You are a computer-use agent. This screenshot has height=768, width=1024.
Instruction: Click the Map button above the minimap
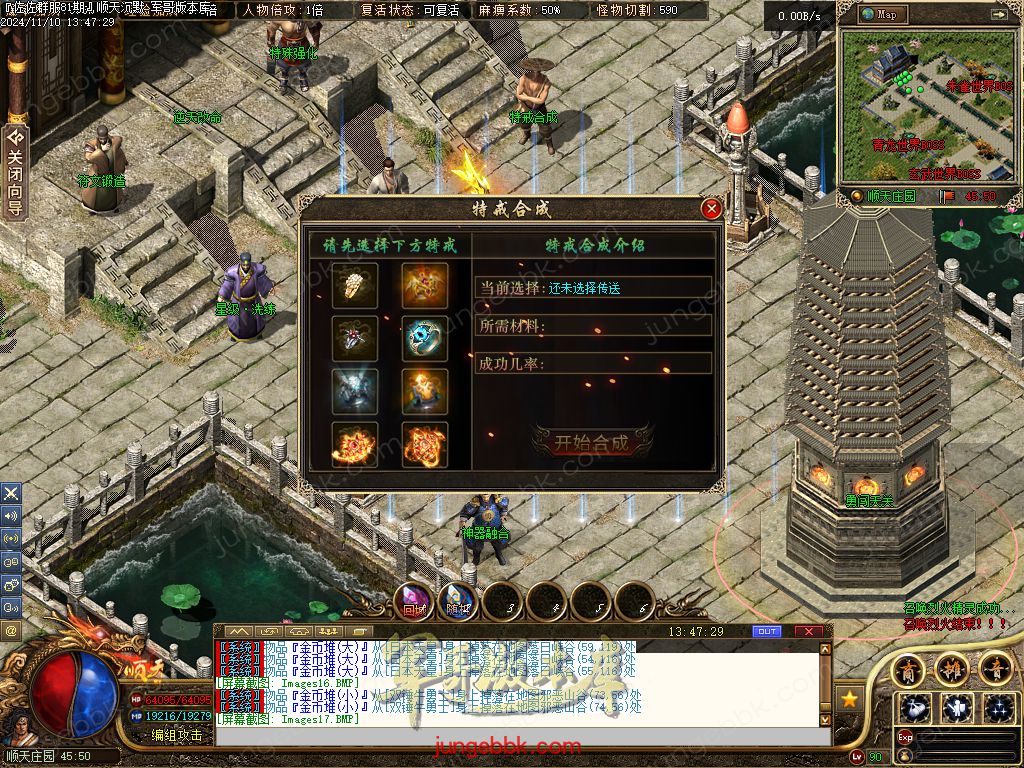pos(882,14)
